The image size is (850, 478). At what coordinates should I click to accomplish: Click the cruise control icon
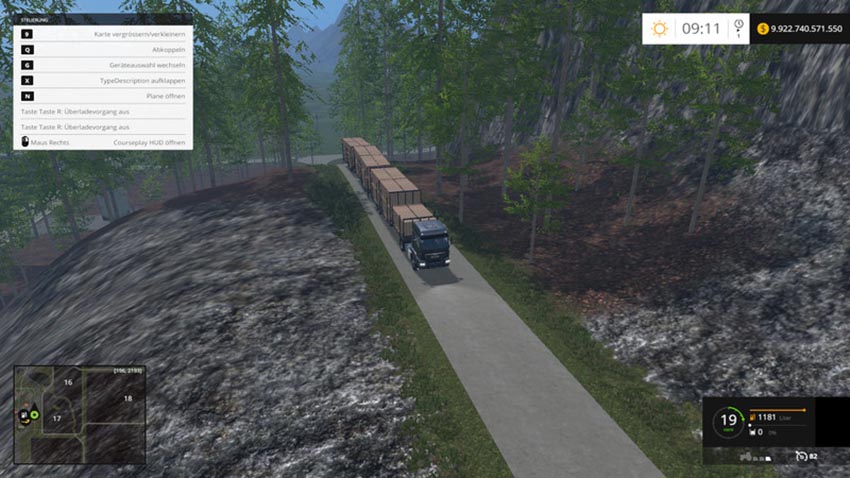pos(802,456)
